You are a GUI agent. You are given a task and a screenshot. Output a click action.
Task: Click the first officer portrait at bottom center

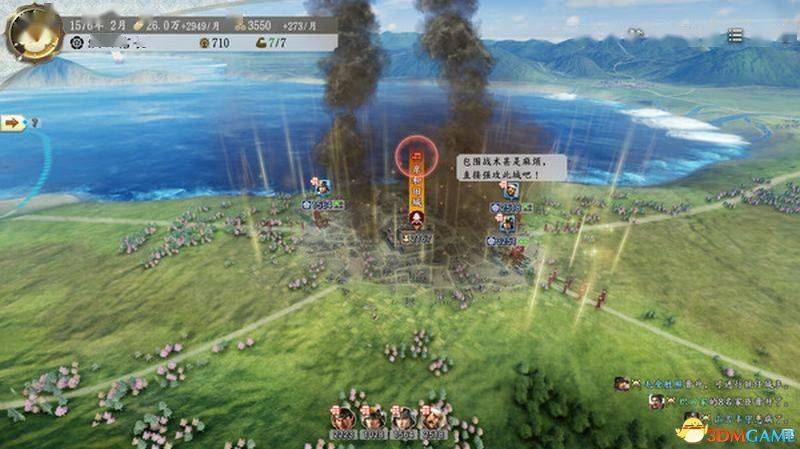tap(343, 415)
